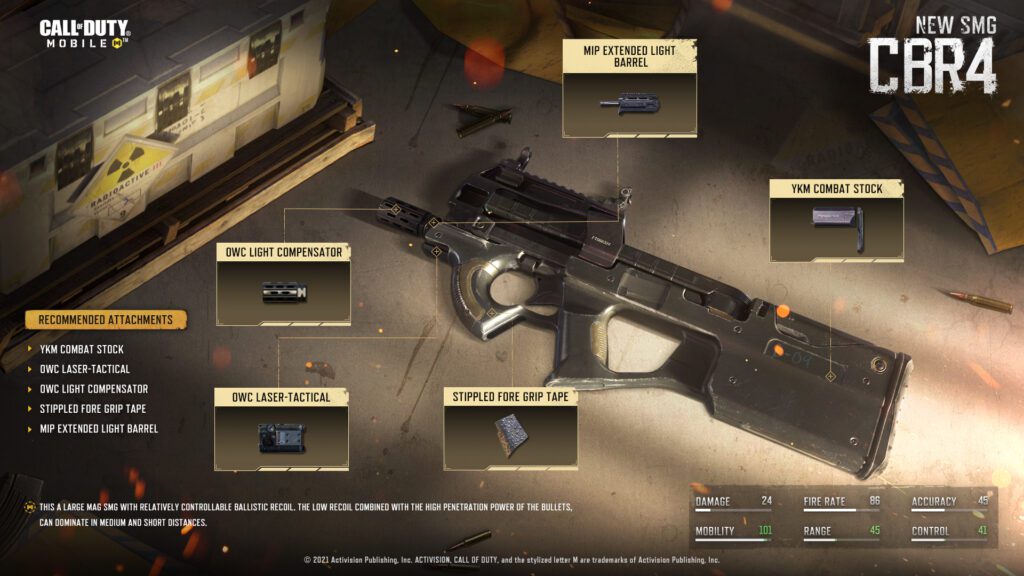The image size is (1024, 576).
Task: Choose the OWC Light Compensator card
Action: coord(283,284)
